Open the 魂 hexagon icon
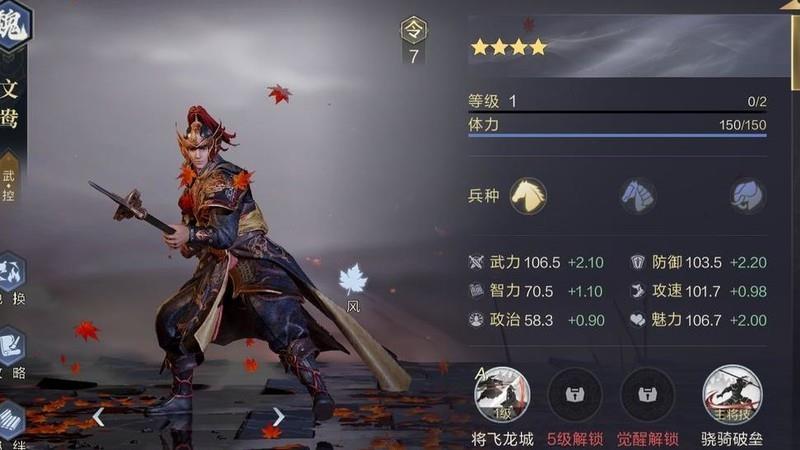Image resolution: width=800 pixels, height=450 pixels. click(x=14, y=22)
